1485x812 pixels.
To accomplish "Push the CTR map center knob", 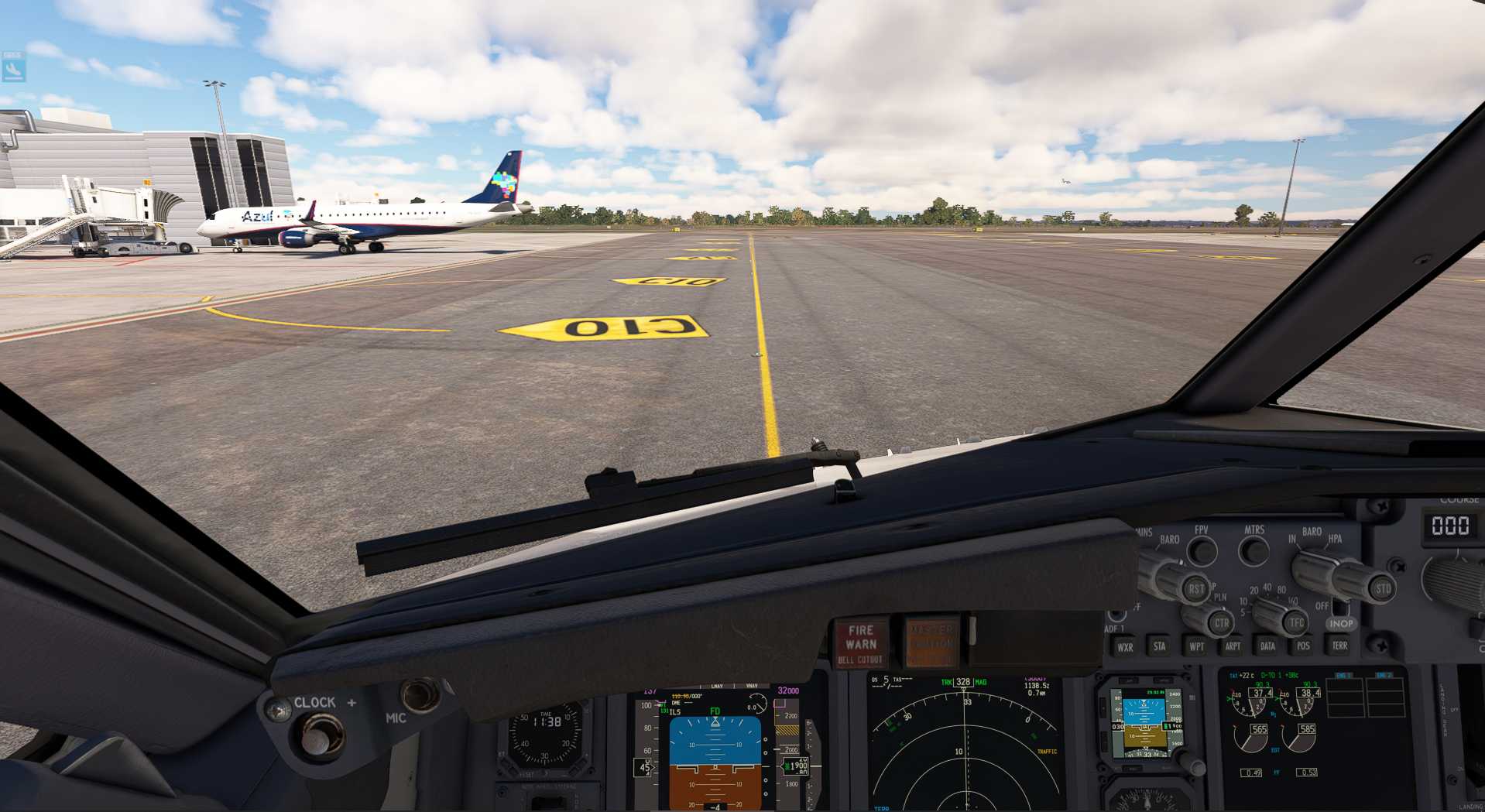I will (1221, 622).
